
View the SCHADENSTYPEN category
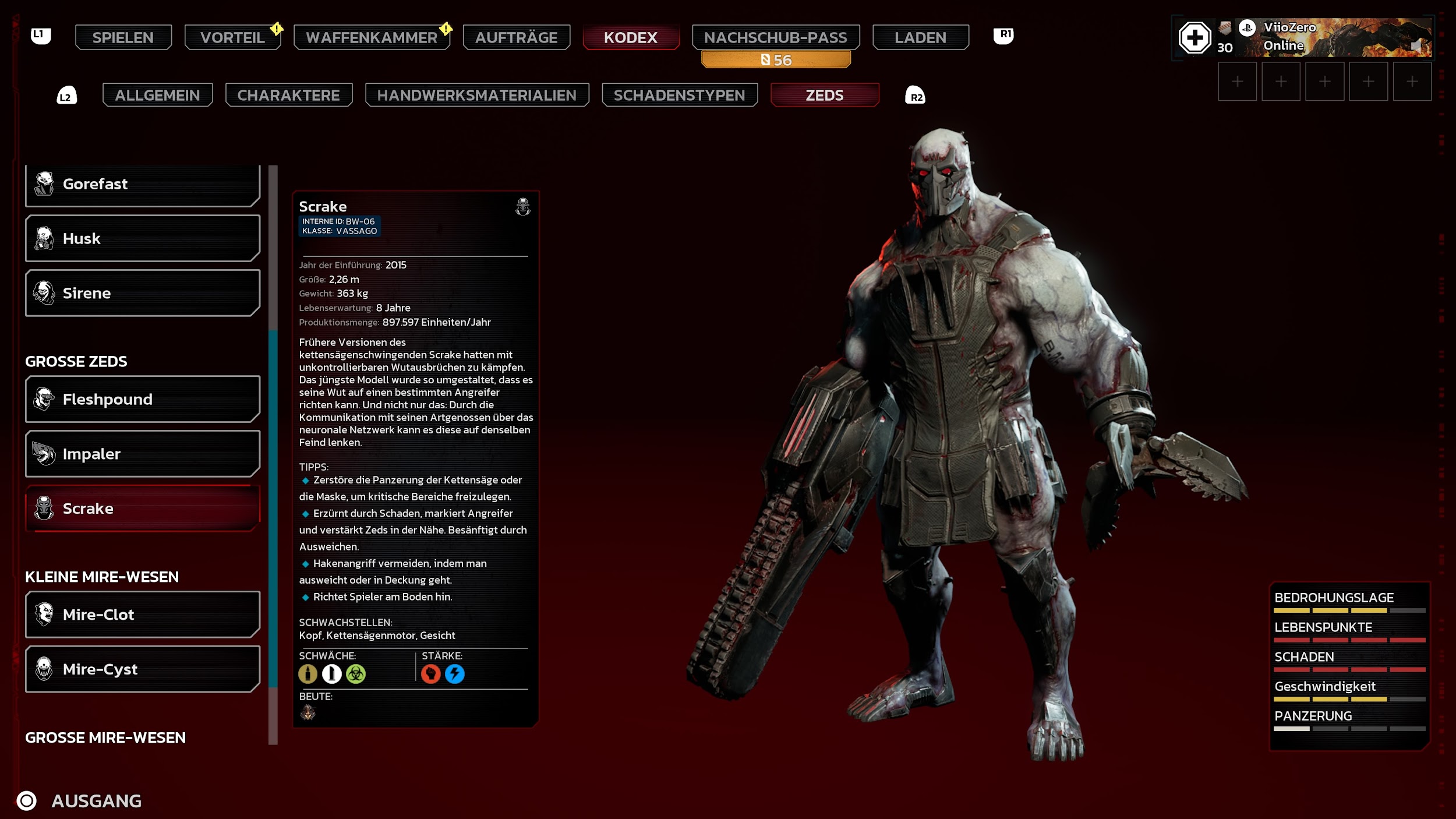tap(679, 95)
